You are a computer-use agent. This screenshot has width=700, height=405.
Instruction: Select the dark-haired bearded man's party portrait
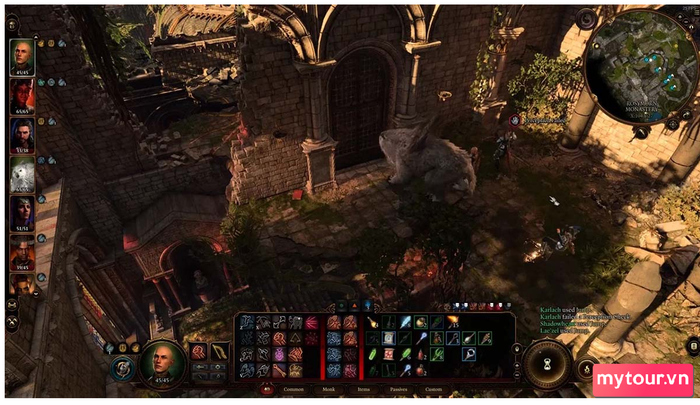click(x=21, y=135)
